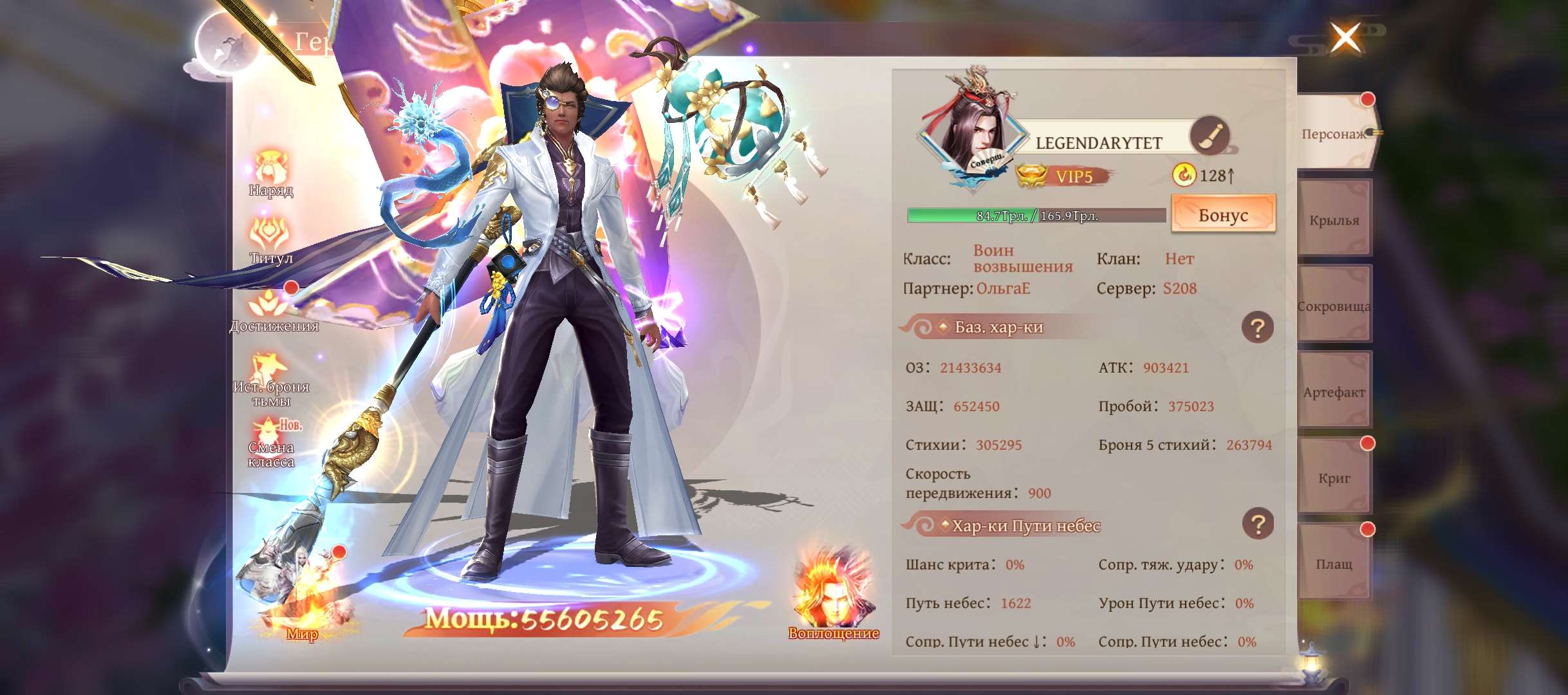Click the green experience progress bar
Viewport: 1568px width, 695px height.
tap(1004, 215)
